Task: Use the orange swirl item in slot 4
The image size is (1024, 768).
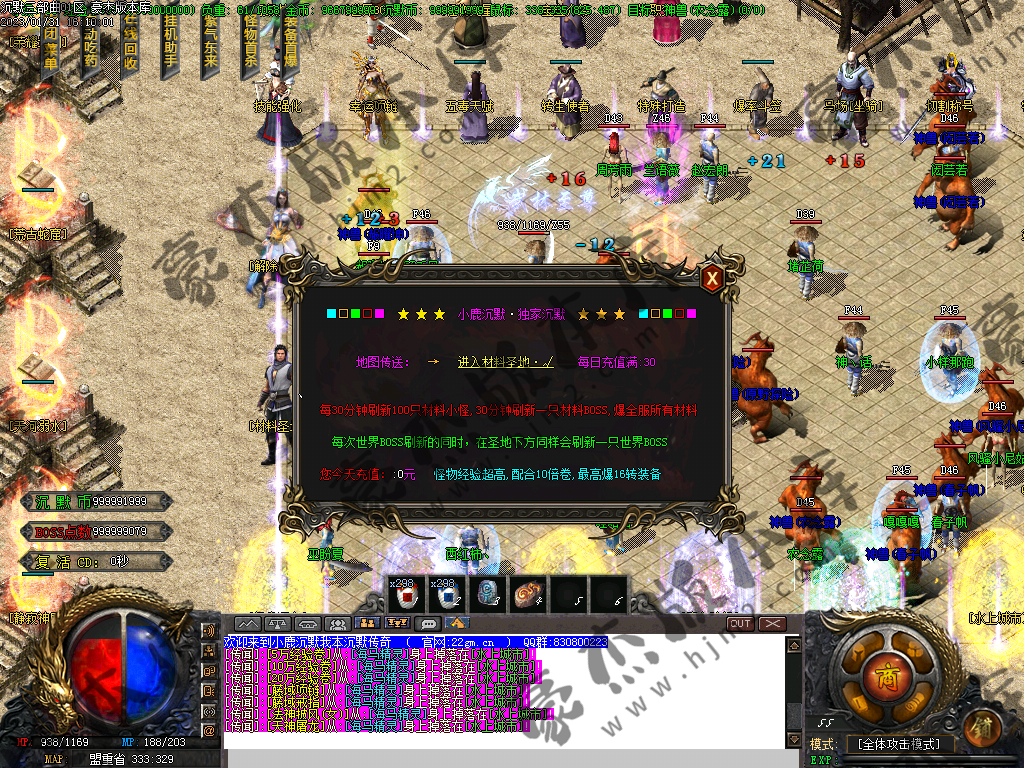Action: (528, 595)
